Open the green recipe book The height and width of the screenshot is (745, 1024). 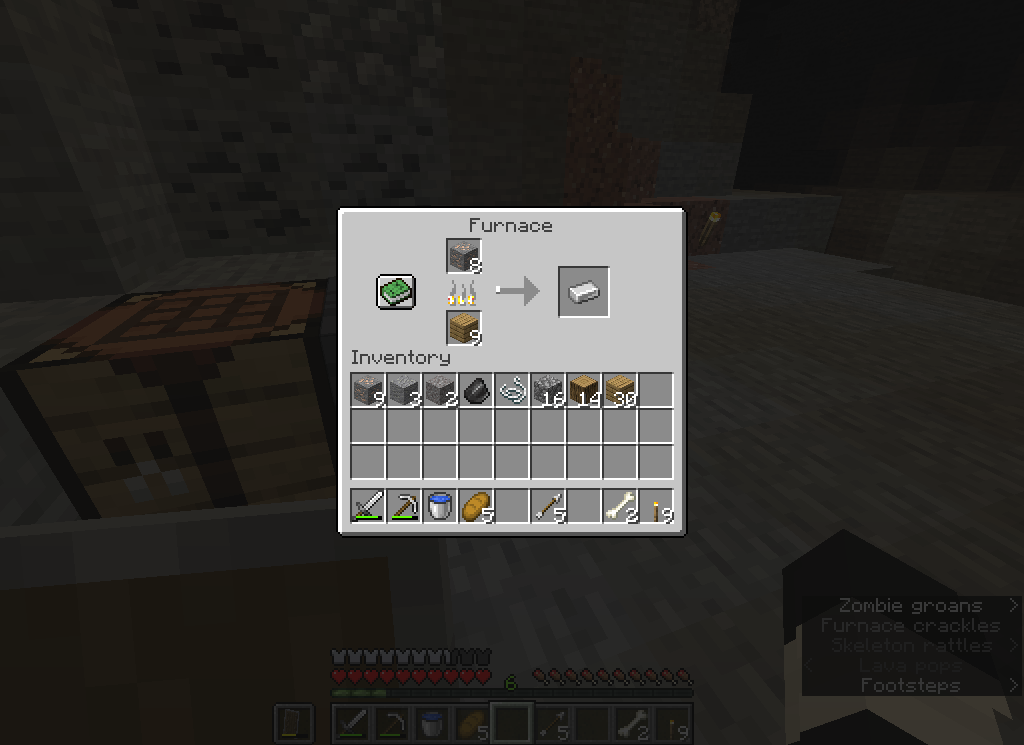click(395, 292)
